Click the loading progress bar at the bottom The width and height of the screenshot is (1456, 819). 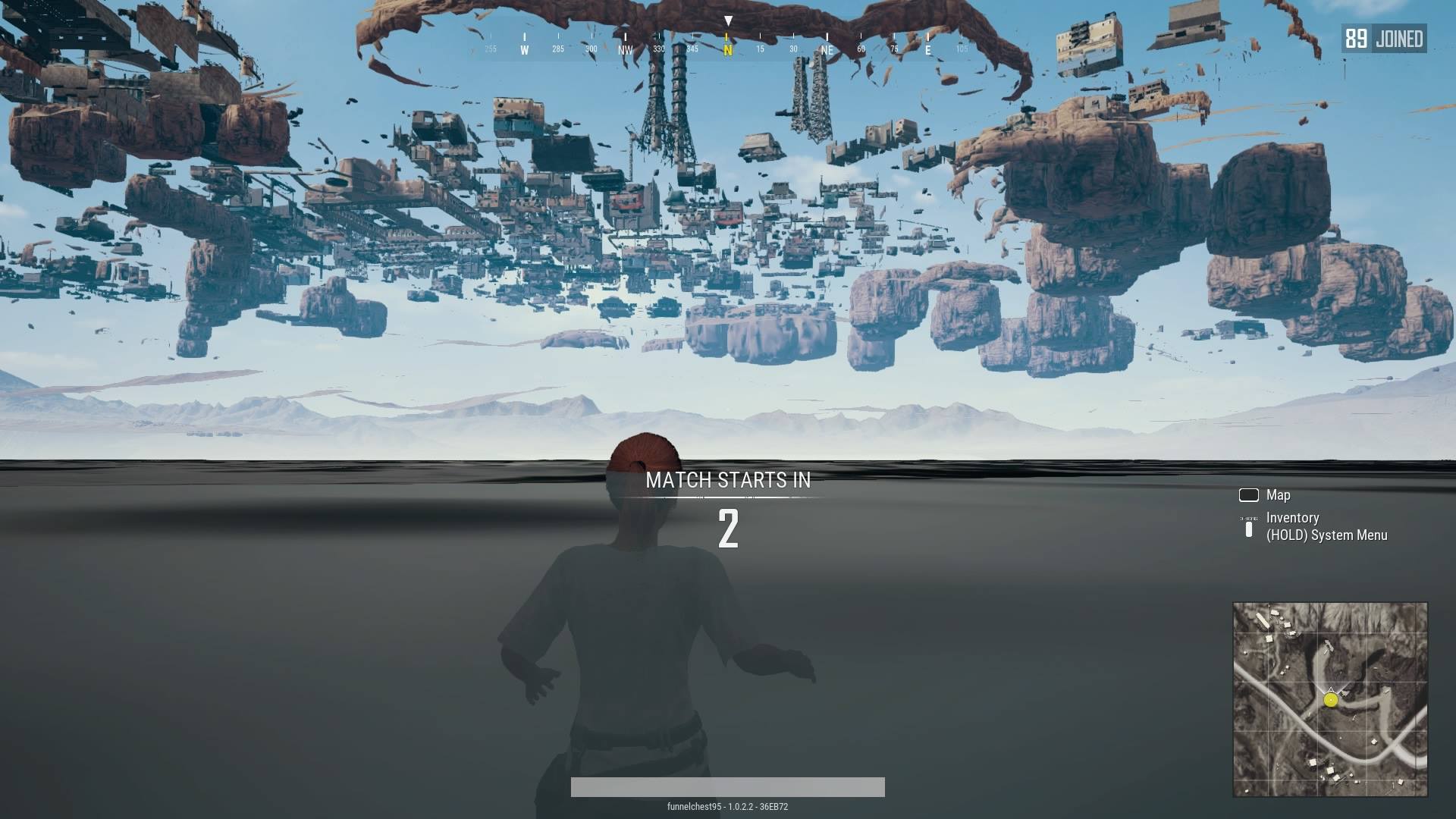728,788
